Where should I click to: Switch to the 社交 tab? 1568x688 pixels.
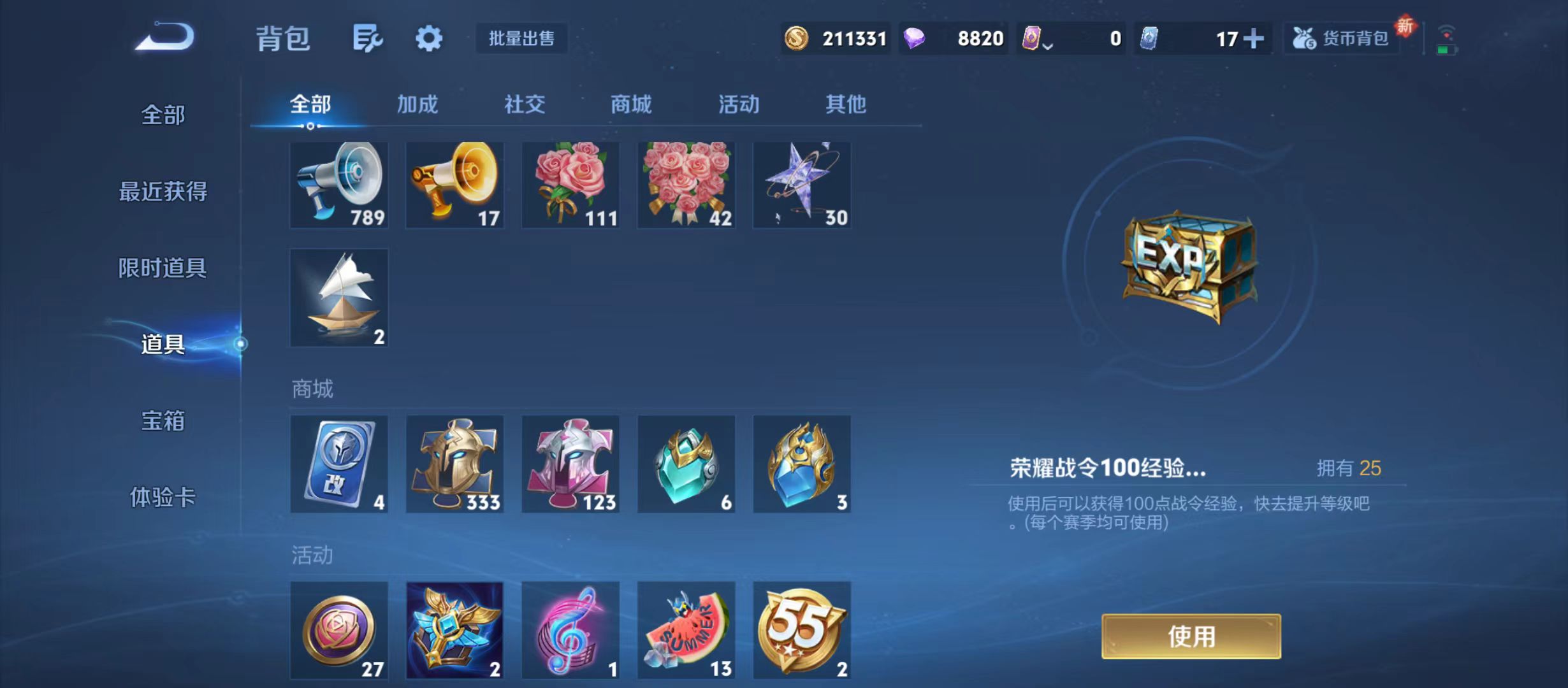pos(523,104)
